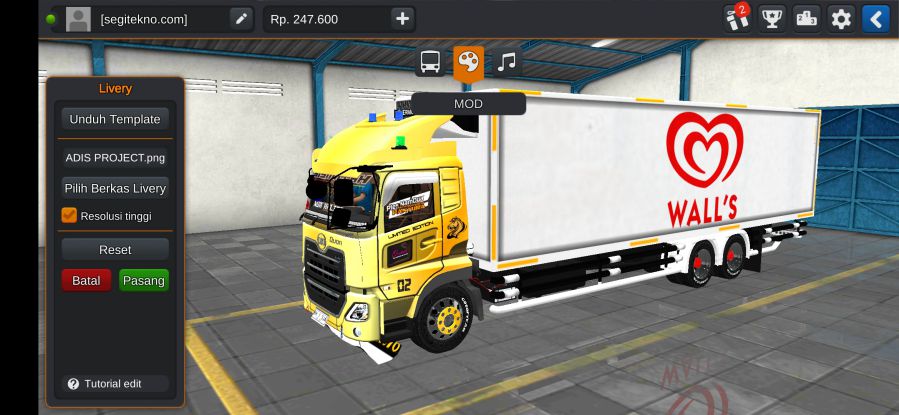Viewport: 899px width, 415px height.
Task: Switch to the bus vehicle tab
Action: click(x=430, y=62)
